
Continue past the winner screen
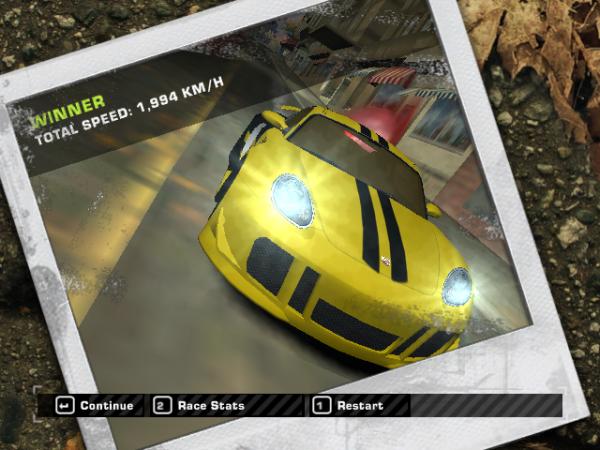click(96, 406)
